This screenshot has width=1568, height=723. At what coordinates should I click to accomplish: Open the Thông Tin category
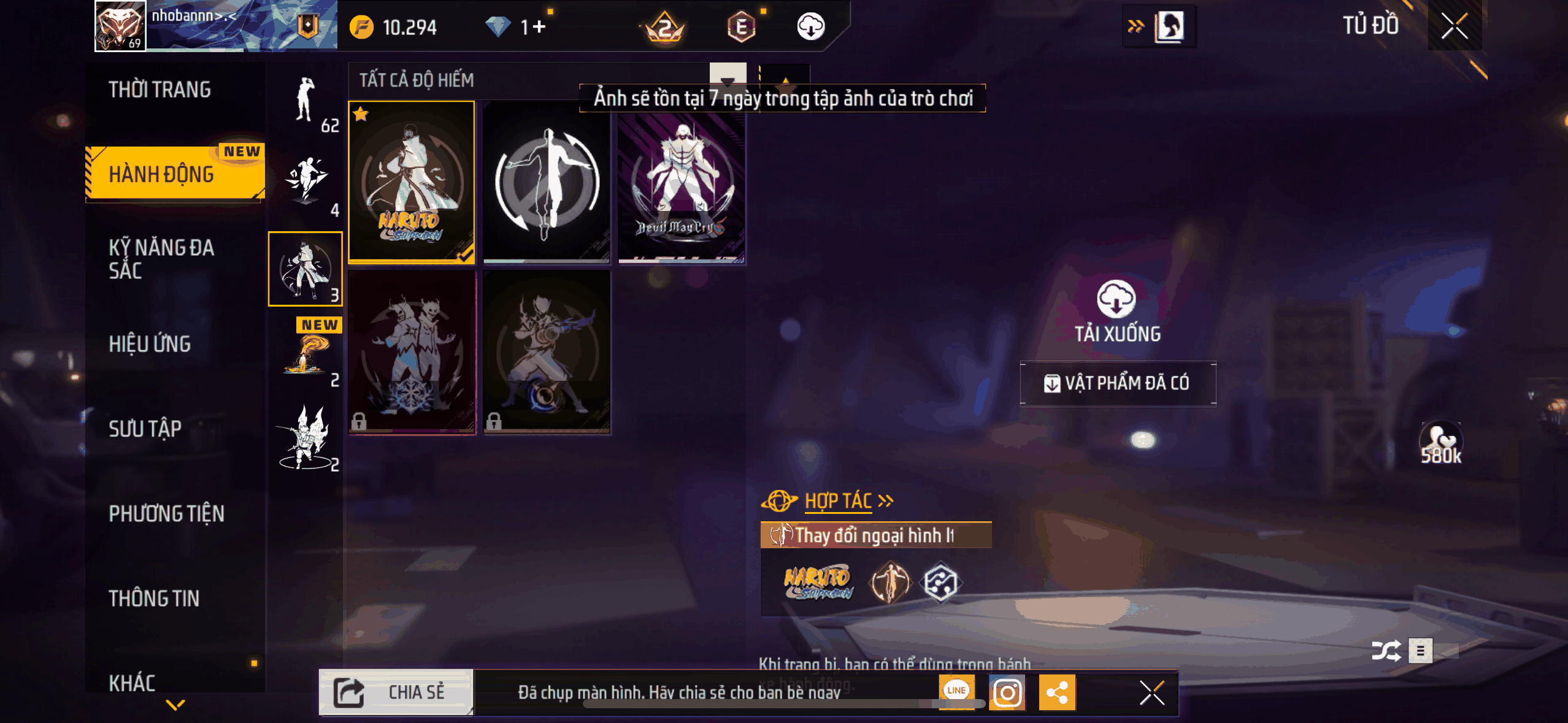tap(155, 598)
